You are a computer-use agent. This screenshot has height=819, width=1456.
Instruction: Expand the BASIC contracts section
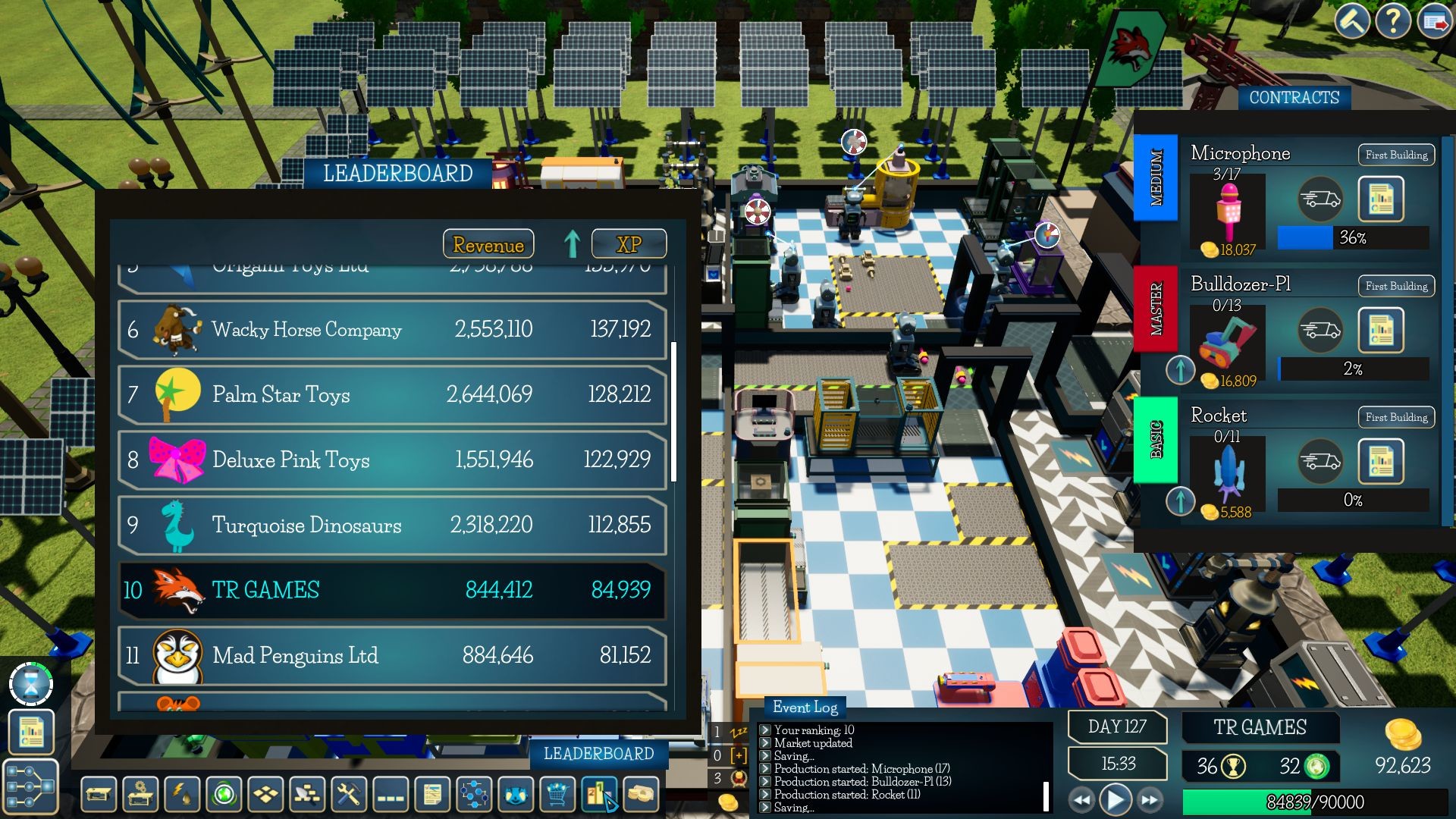(1156, 438)
